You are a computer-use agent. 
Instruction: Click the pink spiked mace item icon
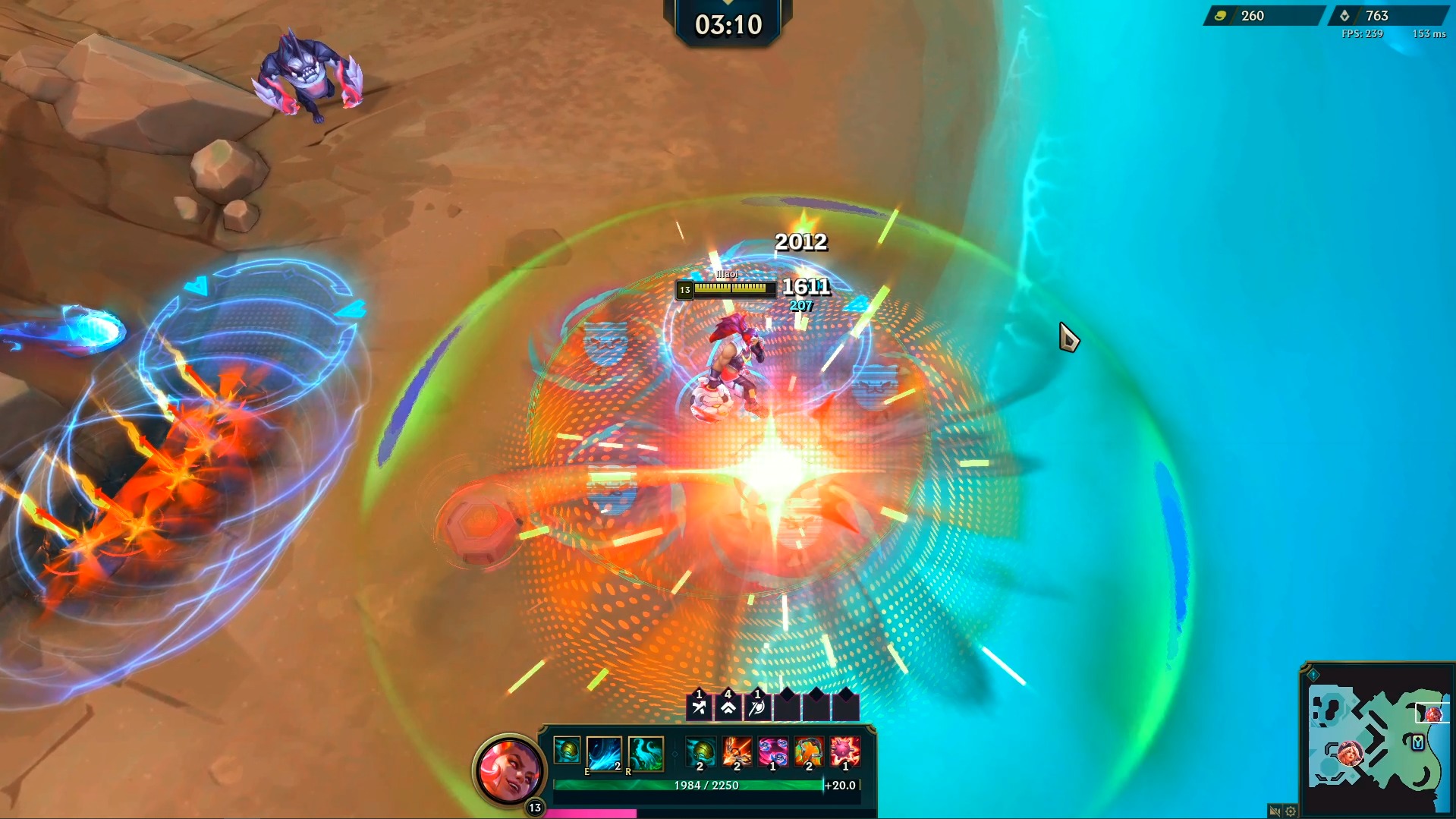click(845, 751)
